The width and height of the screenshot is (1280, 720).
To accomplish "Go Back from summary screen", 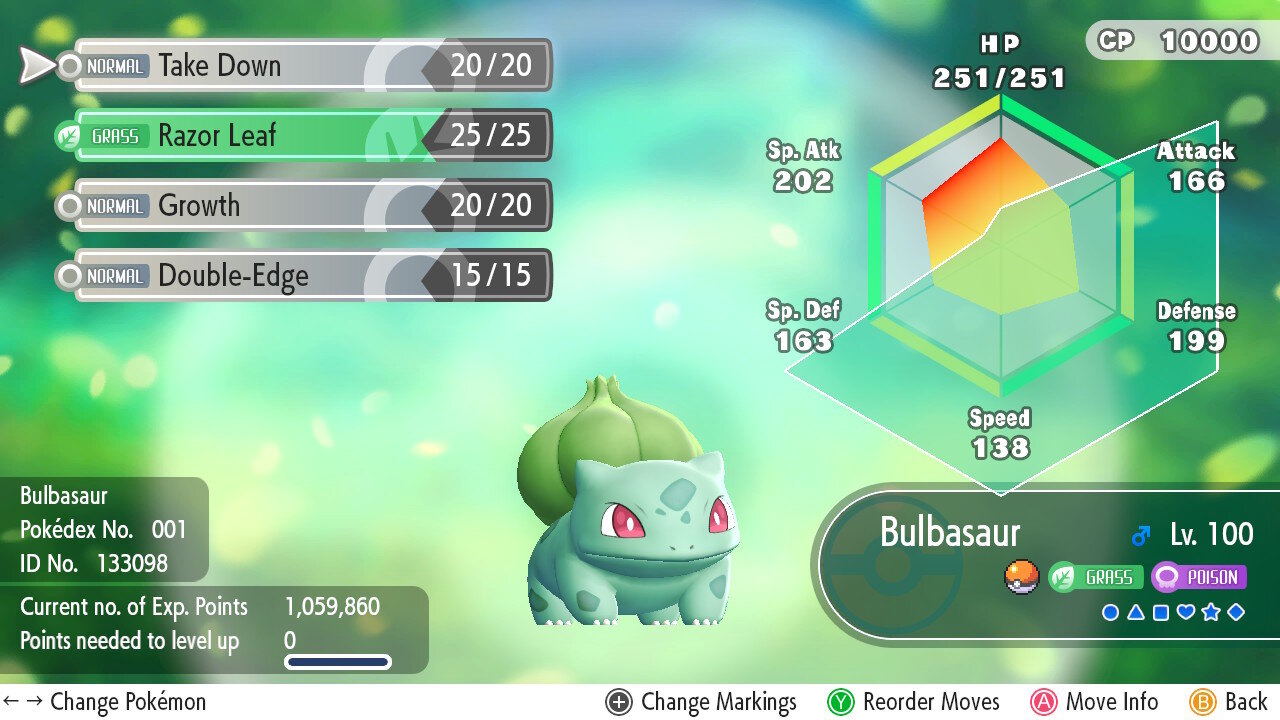I will point(1228,702).
